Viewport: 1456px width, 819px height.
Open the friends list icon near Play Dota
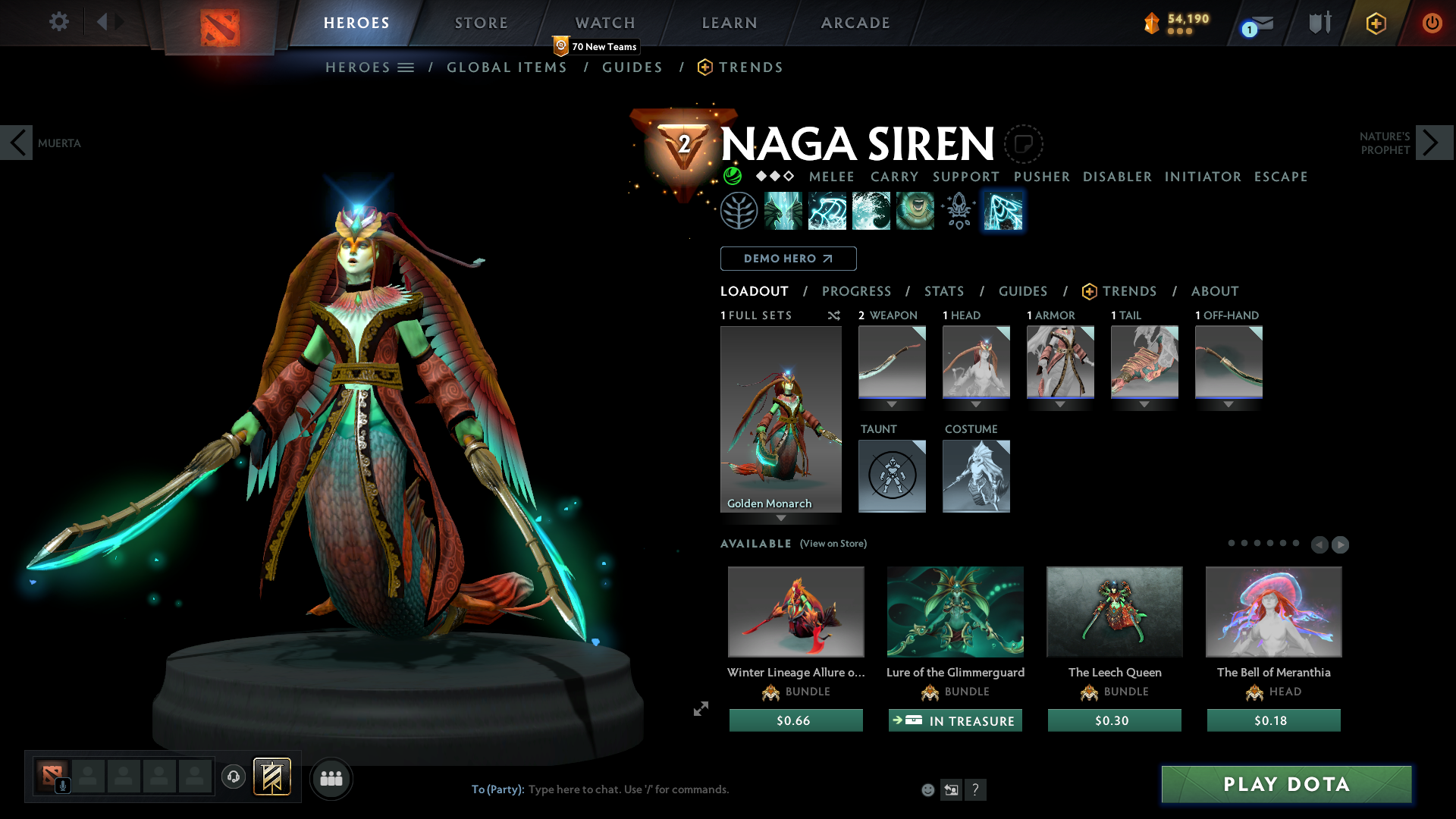click(331, 778)
